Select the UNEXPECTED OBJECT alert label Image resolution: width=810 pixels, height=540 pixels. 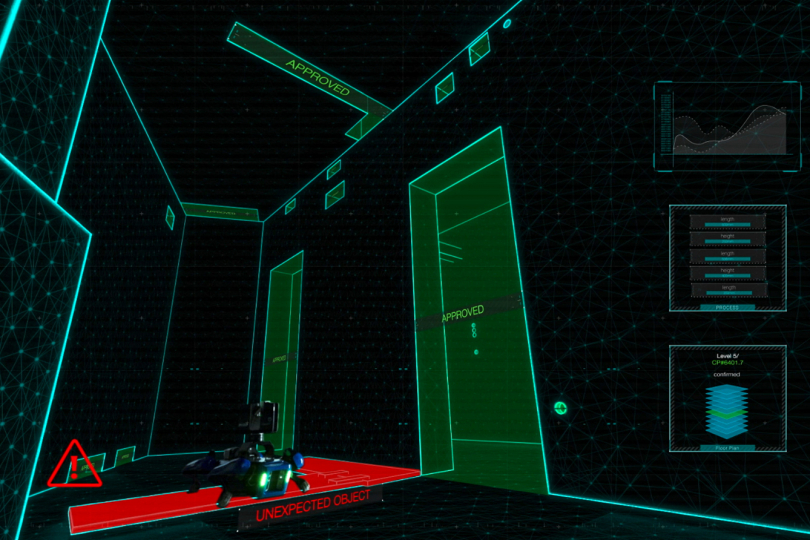click(313, 506)
